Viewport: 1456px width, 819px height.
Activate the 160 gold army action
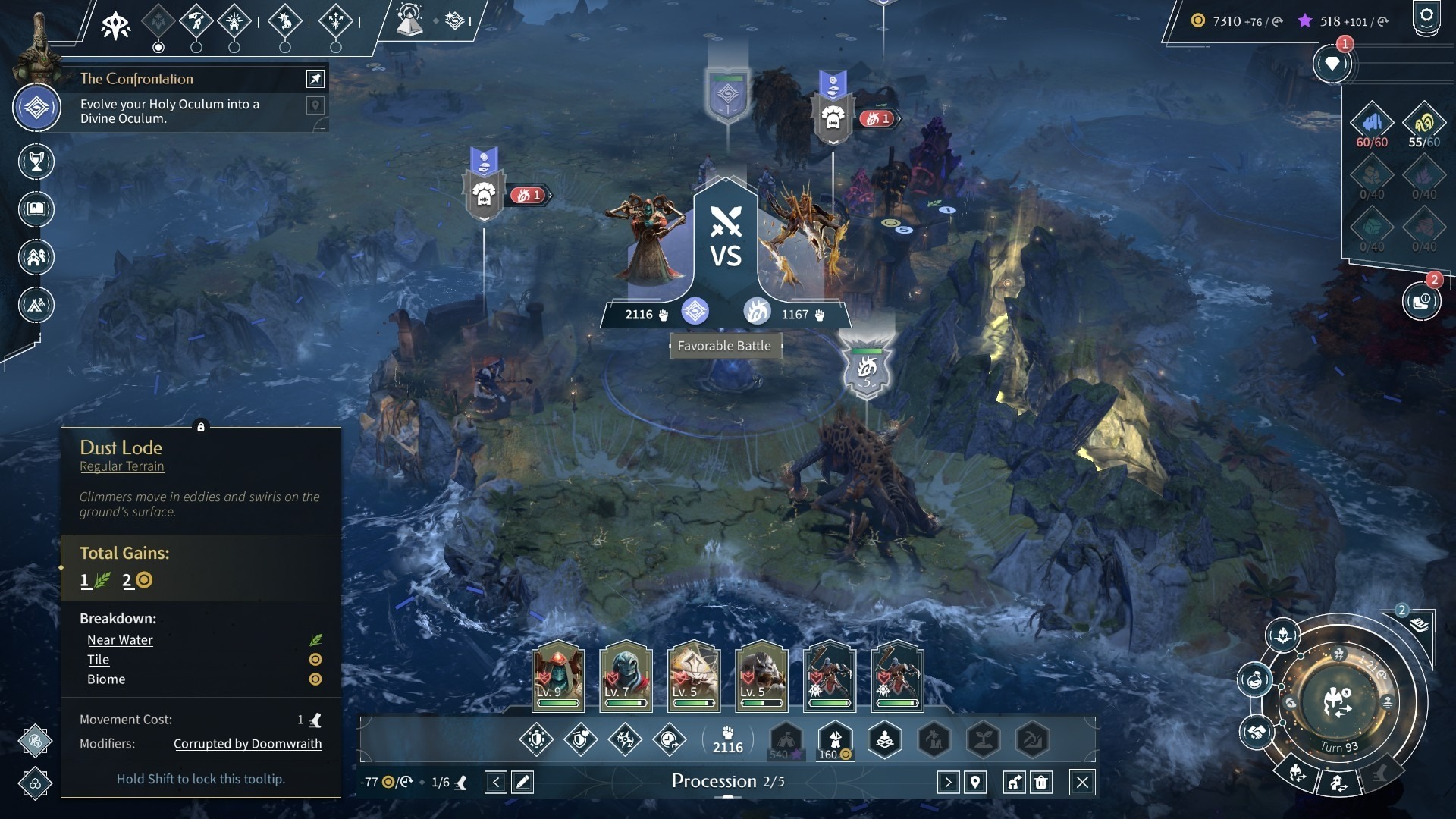coord(835,739)
